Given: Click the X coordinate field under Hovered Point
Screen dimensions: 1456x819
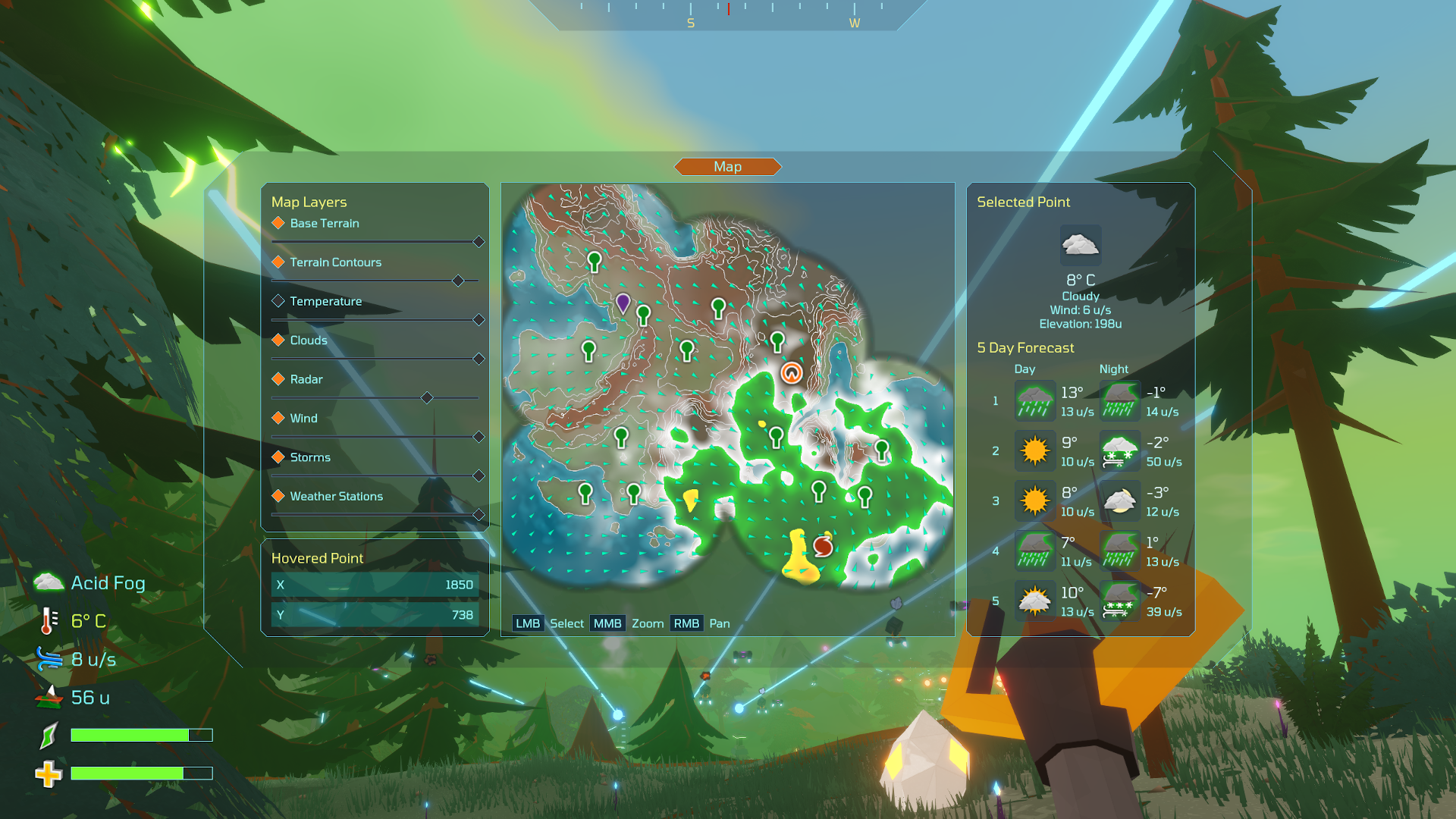Looking at the screenshot, I should pyautogui.click(x=375, y=585).
